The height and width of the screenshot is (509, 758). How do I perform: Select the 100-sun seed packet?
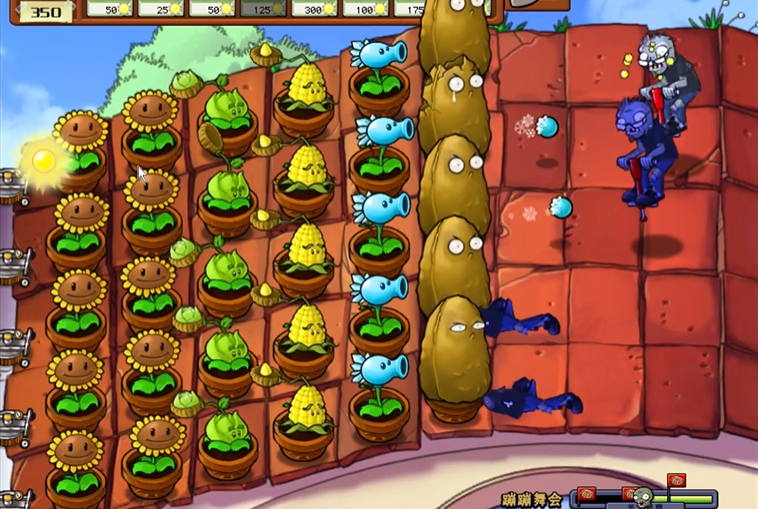pos(365,8)
